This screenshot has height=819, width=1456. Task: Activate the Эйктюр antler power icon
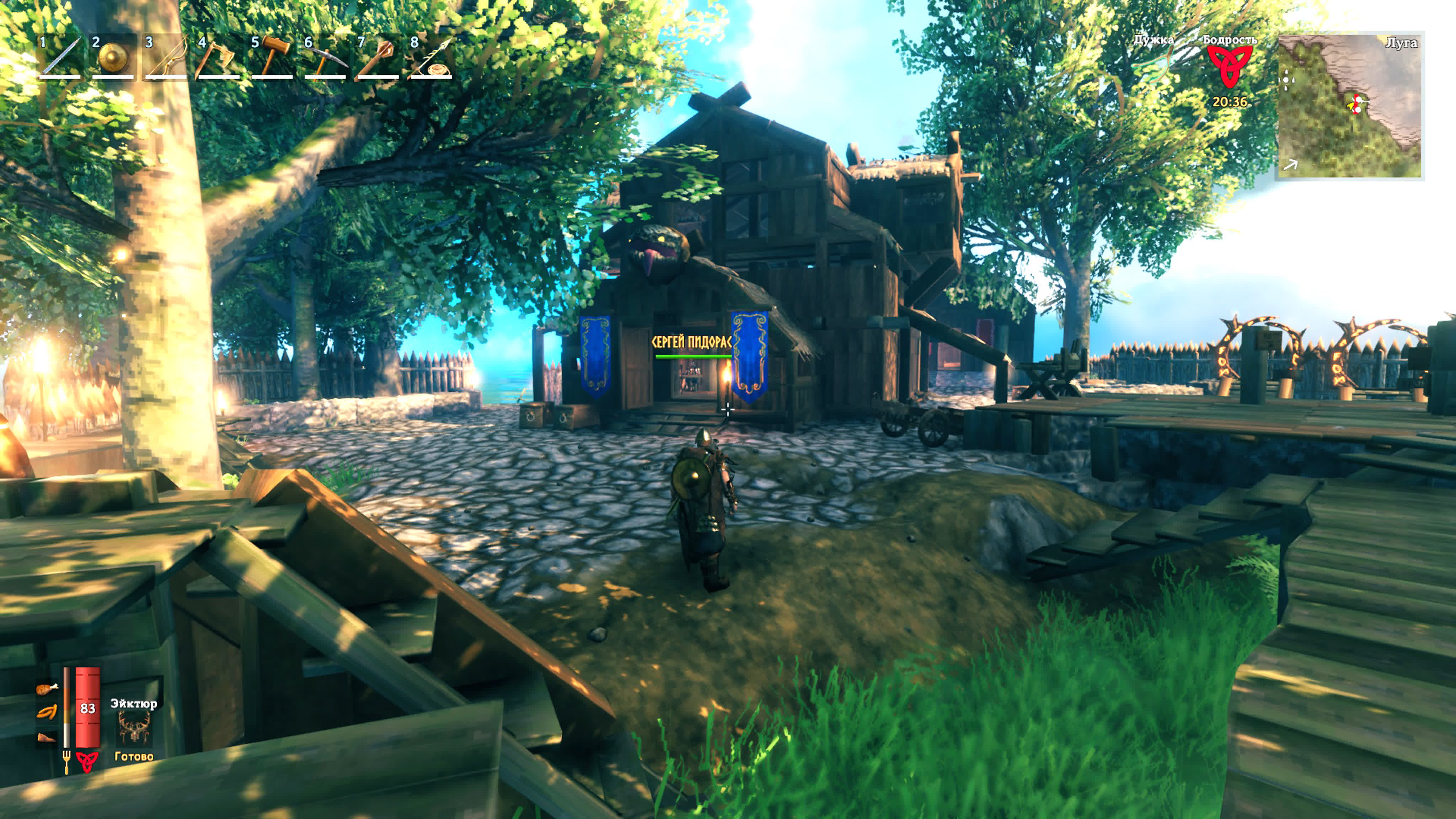coord(134,727)
